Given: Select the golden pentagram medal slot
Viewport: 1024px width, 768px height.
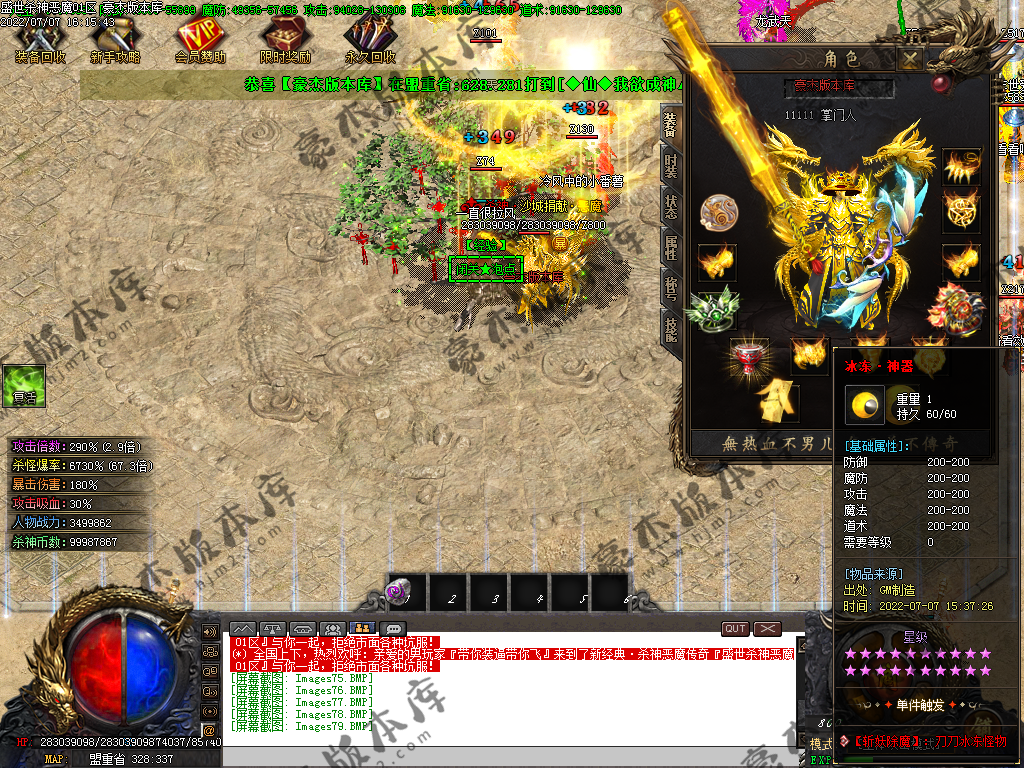Looking at the screenshot, I should coord(961,211).
